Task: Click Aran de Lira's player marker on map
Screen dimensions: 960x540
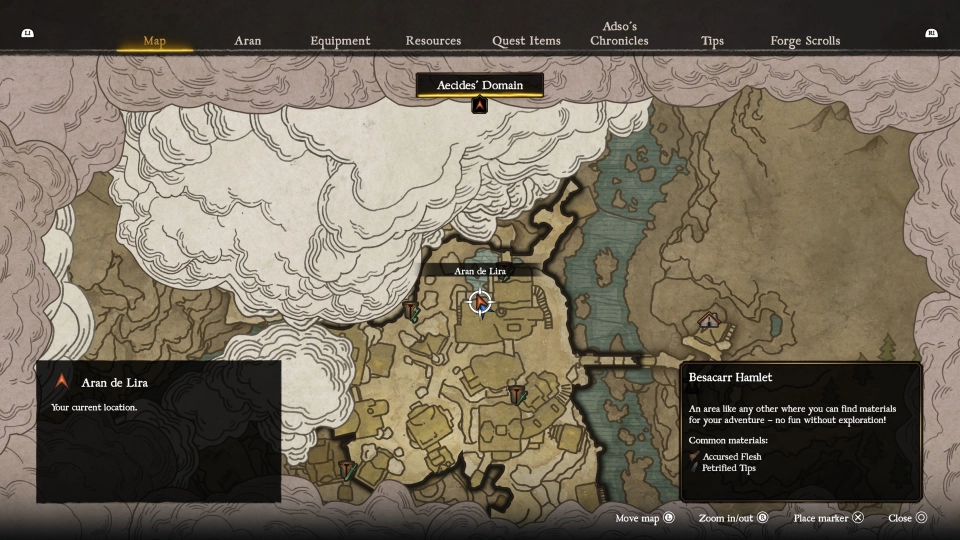Action: coord(480,301)
